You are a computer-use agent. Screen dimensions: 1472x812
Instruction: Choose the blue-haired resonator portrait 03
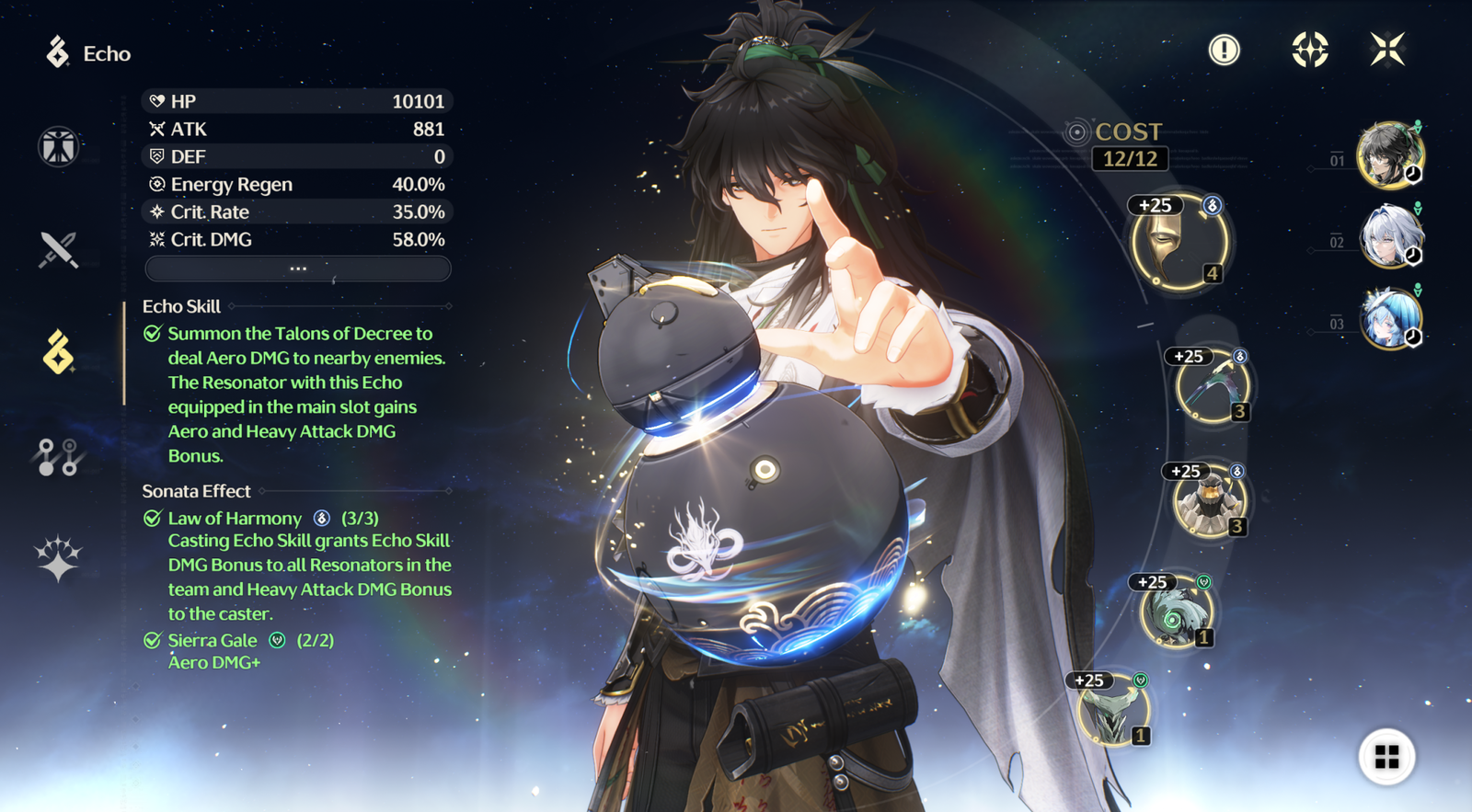coord(1390,318)
